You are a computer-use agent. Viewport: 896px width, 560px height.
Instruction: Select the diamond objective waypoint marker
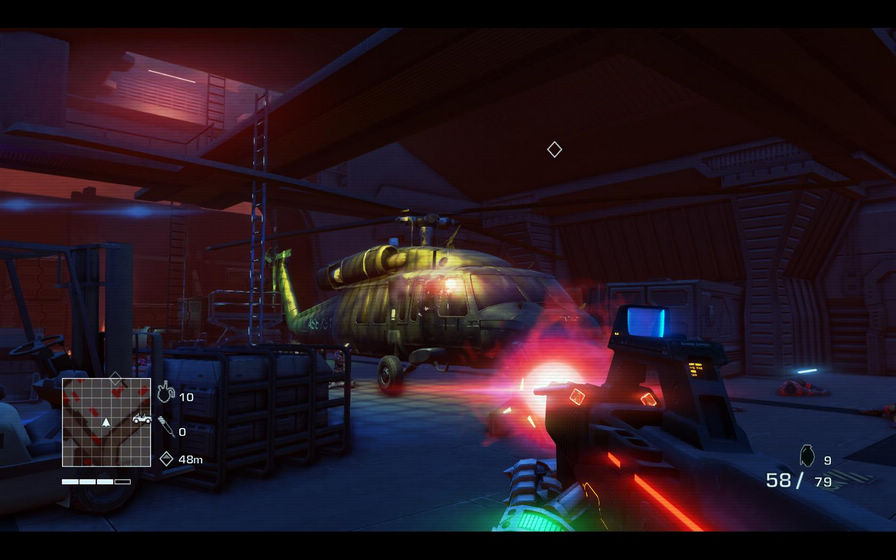click(x=554, y=149)
